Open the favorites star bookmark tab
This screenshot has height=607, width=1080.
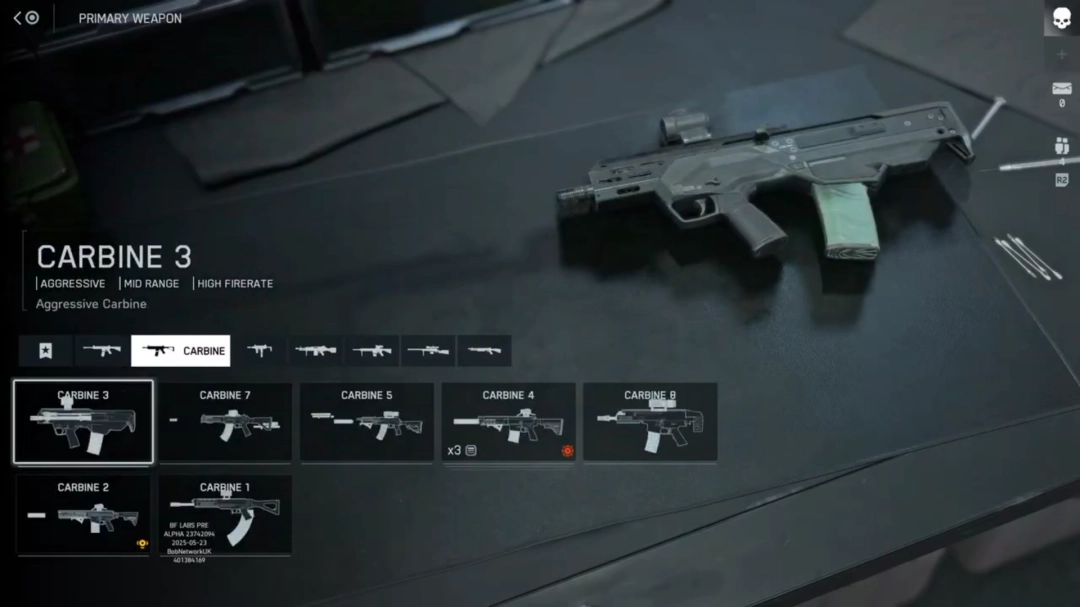pos(45,351)
